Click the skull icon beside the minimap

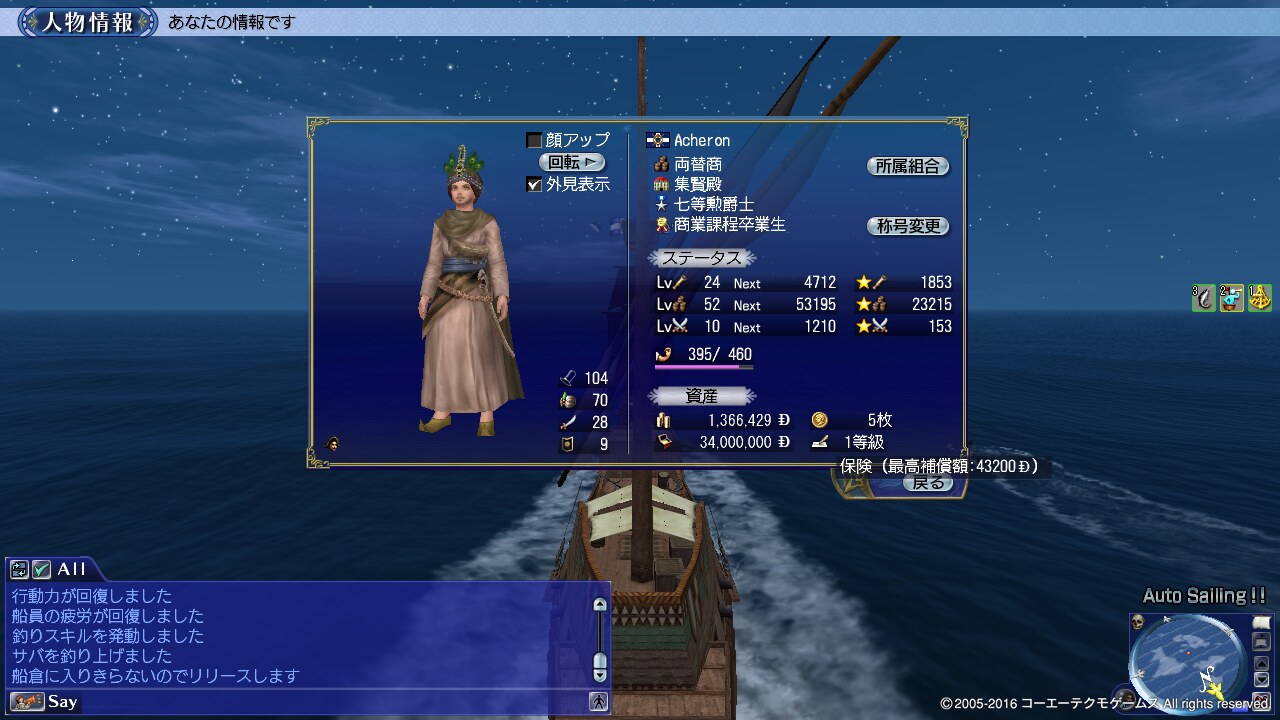point(1138,623)
